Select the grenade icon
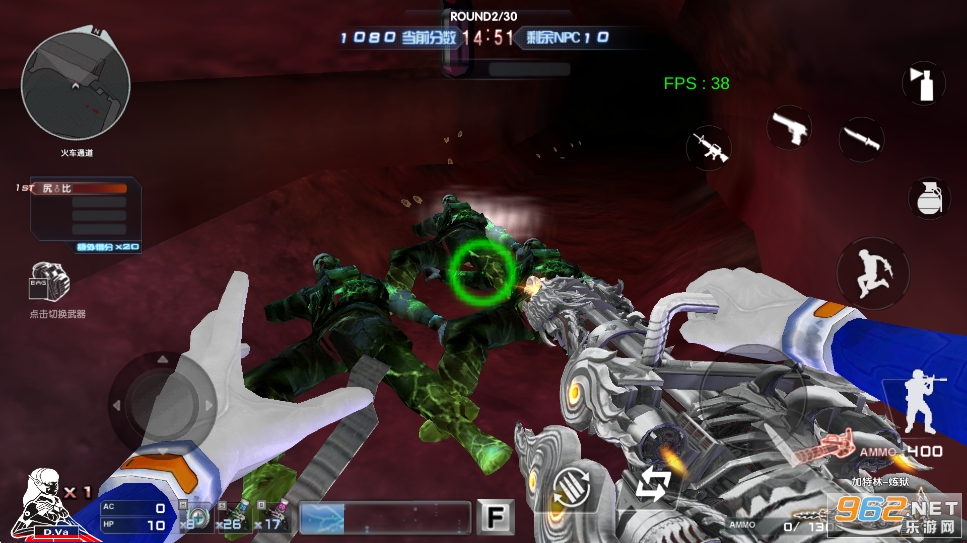The height and width of the screenshot is (543, 967). coord(927,198)
